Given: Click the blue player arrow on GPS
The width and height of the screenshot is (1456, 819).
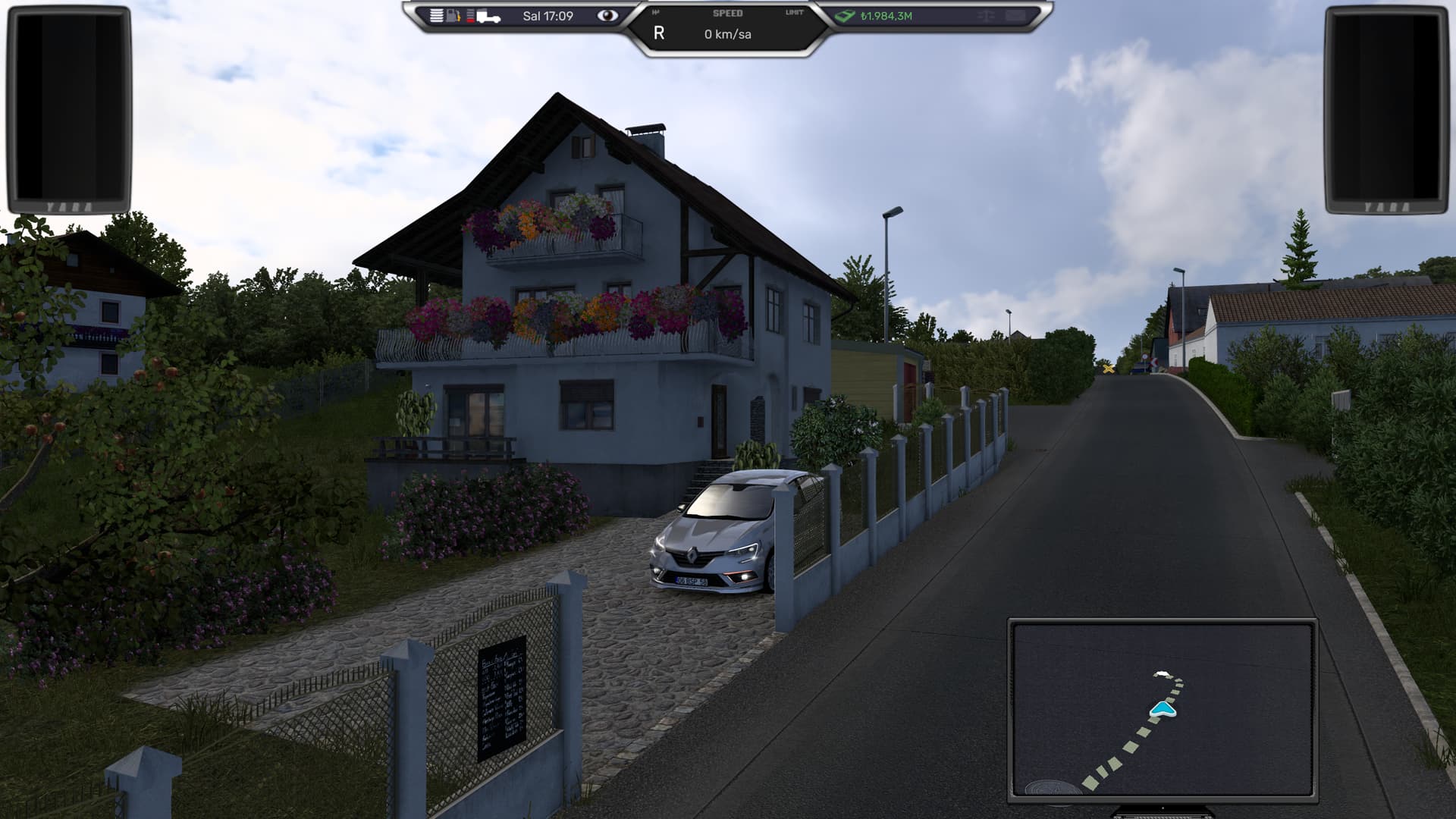Looking at the screenshot, I should (x=1163, y=710).
